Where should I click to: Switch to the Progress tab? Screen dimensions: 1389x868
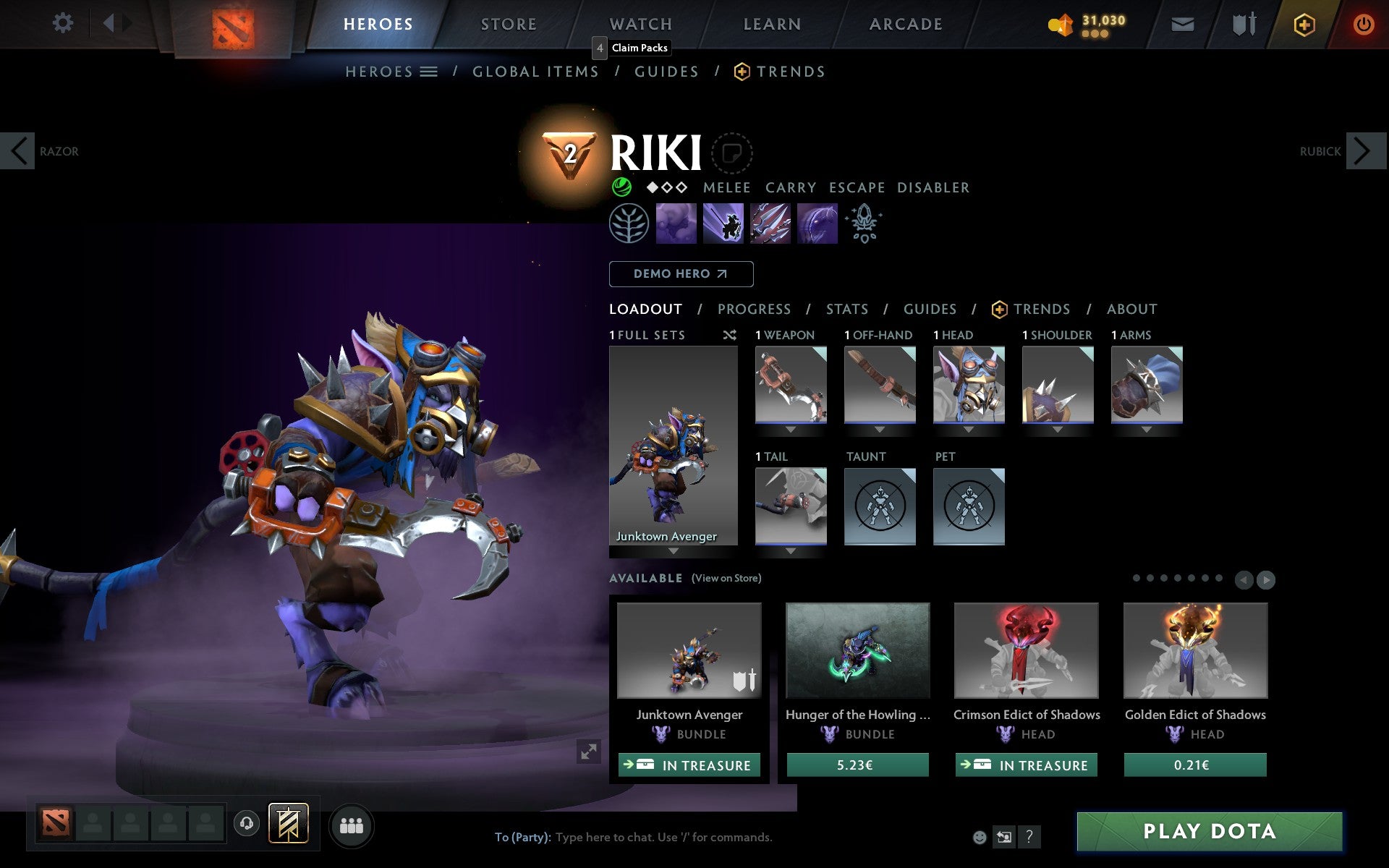[x=754, y=309]
